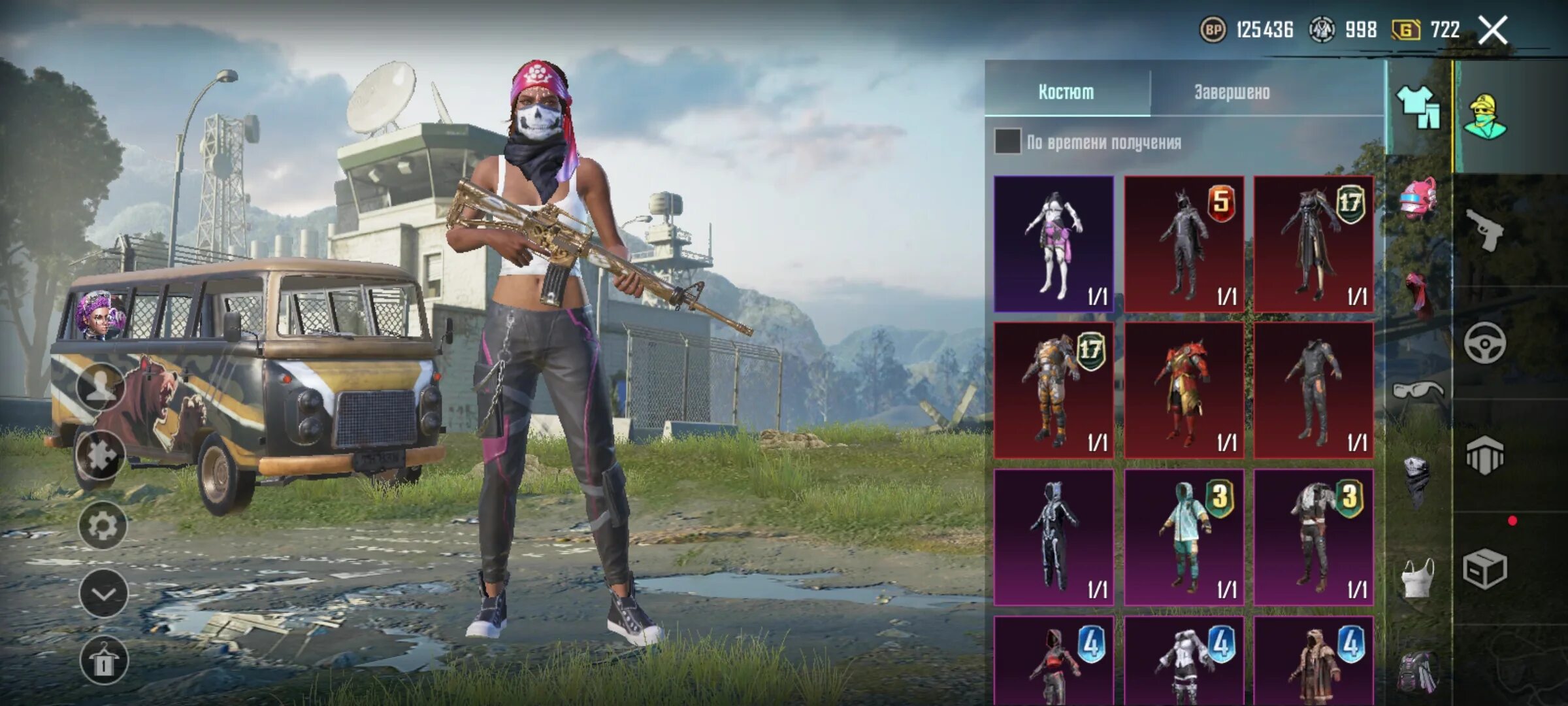
Task: Show the glasses accessory category
Action: click(x=1418, y=391)
